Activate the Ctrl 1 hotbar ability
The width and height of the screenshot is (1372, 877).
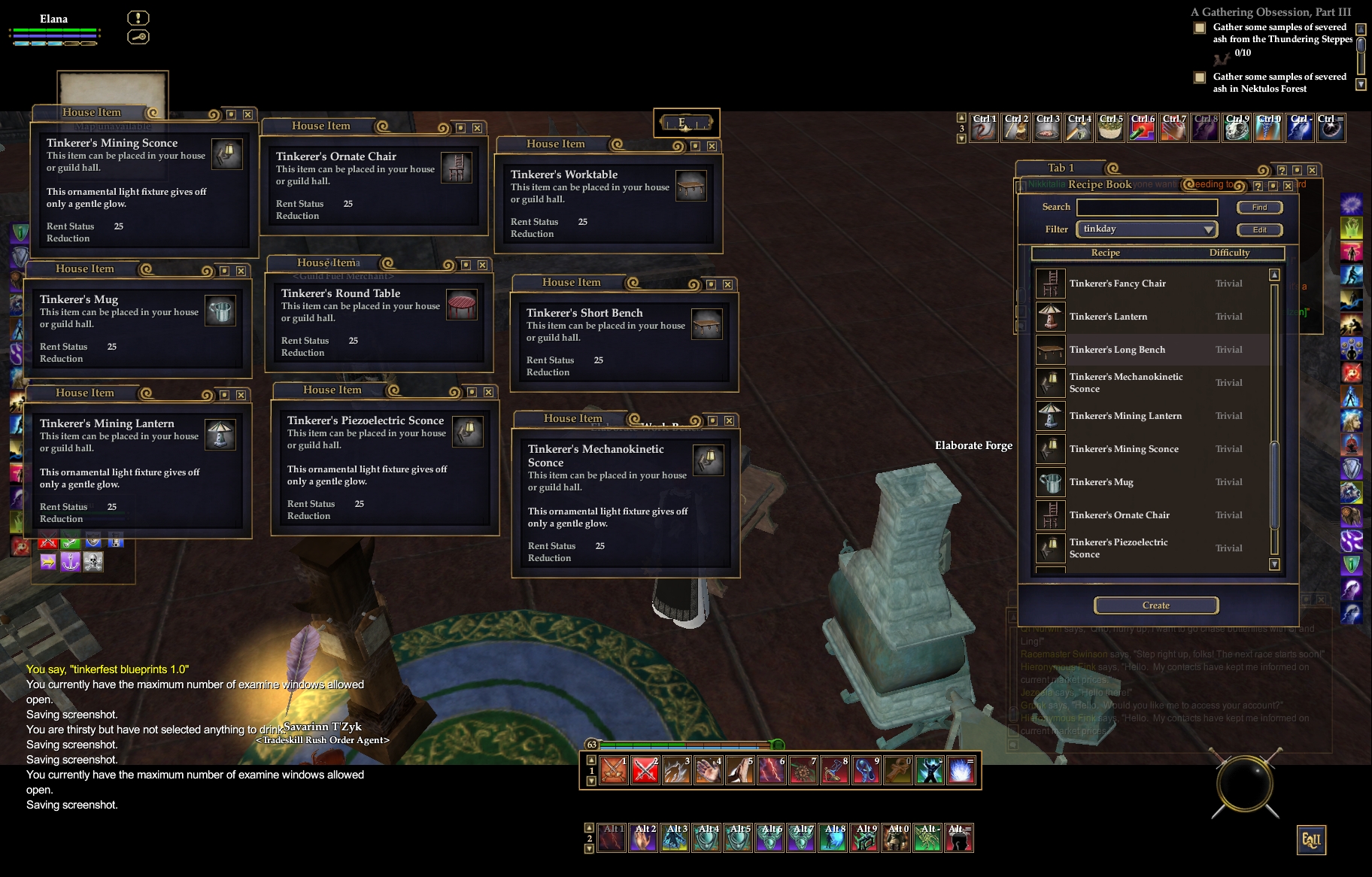984,129
